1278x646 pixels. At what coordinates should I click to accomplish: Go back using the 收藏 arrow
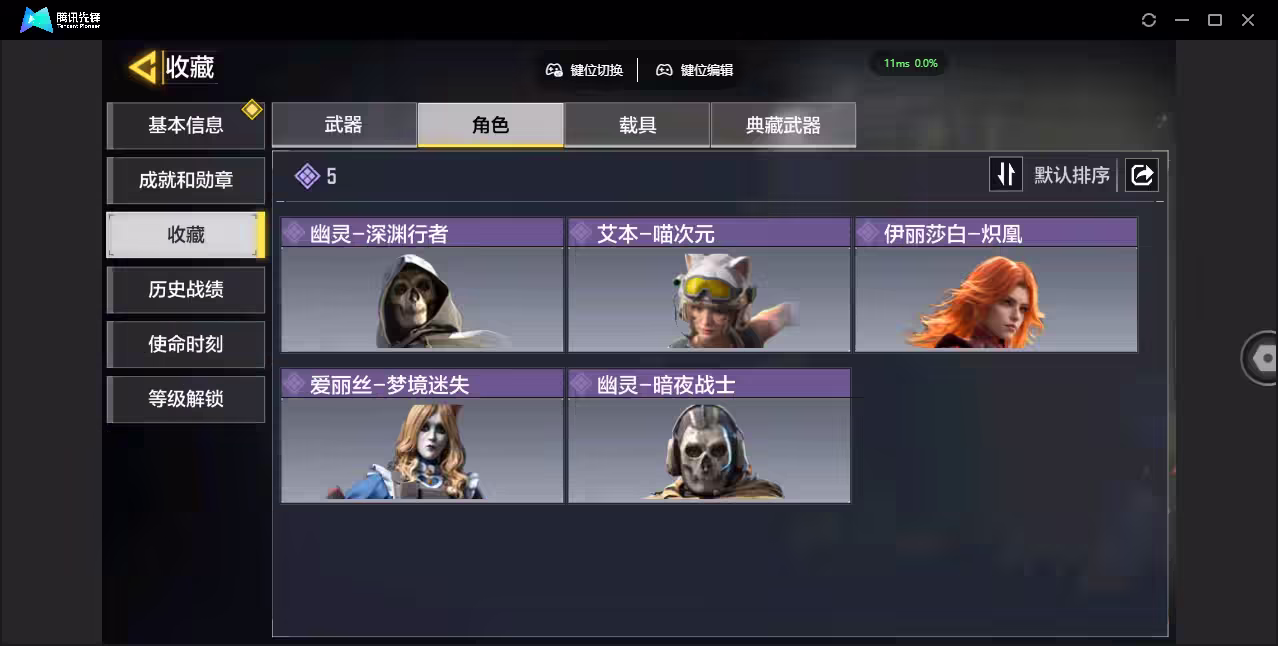(144, 68)
